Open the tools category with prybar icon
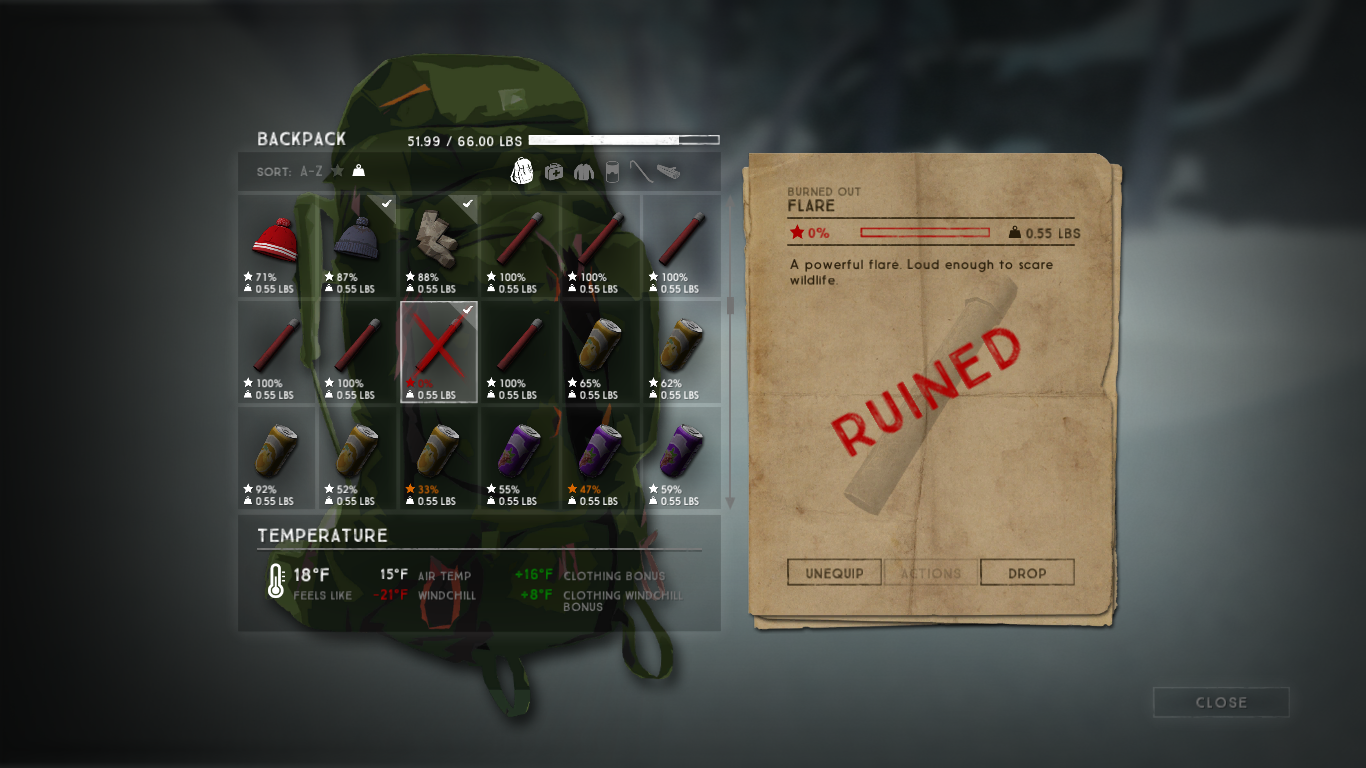 click(641, 172)
